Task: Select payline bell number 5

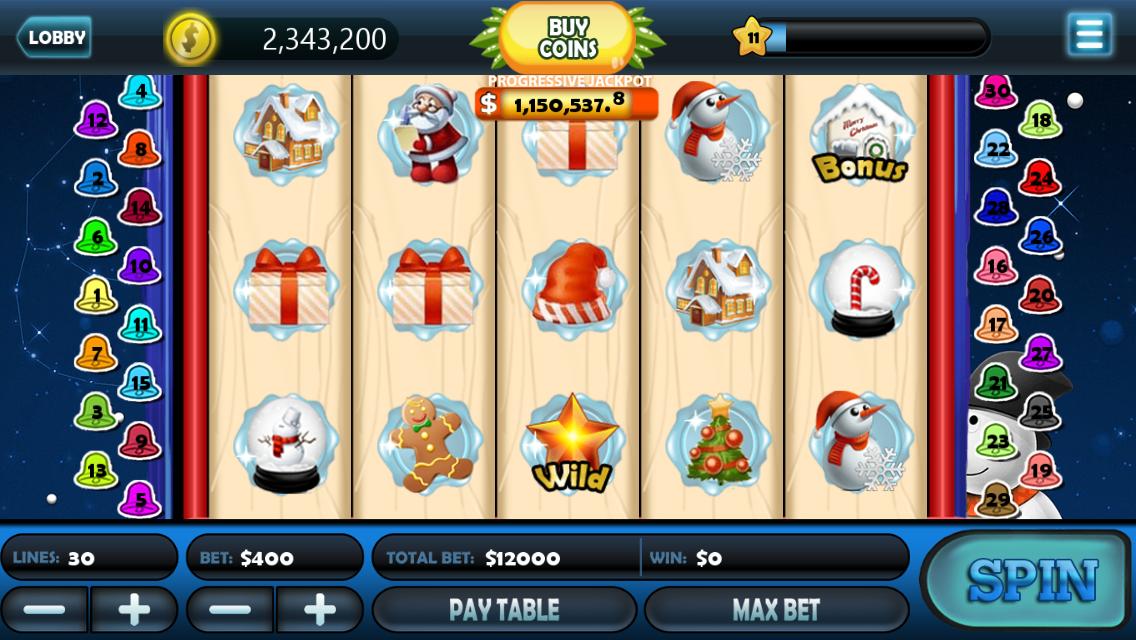Action: coord(140,500)
